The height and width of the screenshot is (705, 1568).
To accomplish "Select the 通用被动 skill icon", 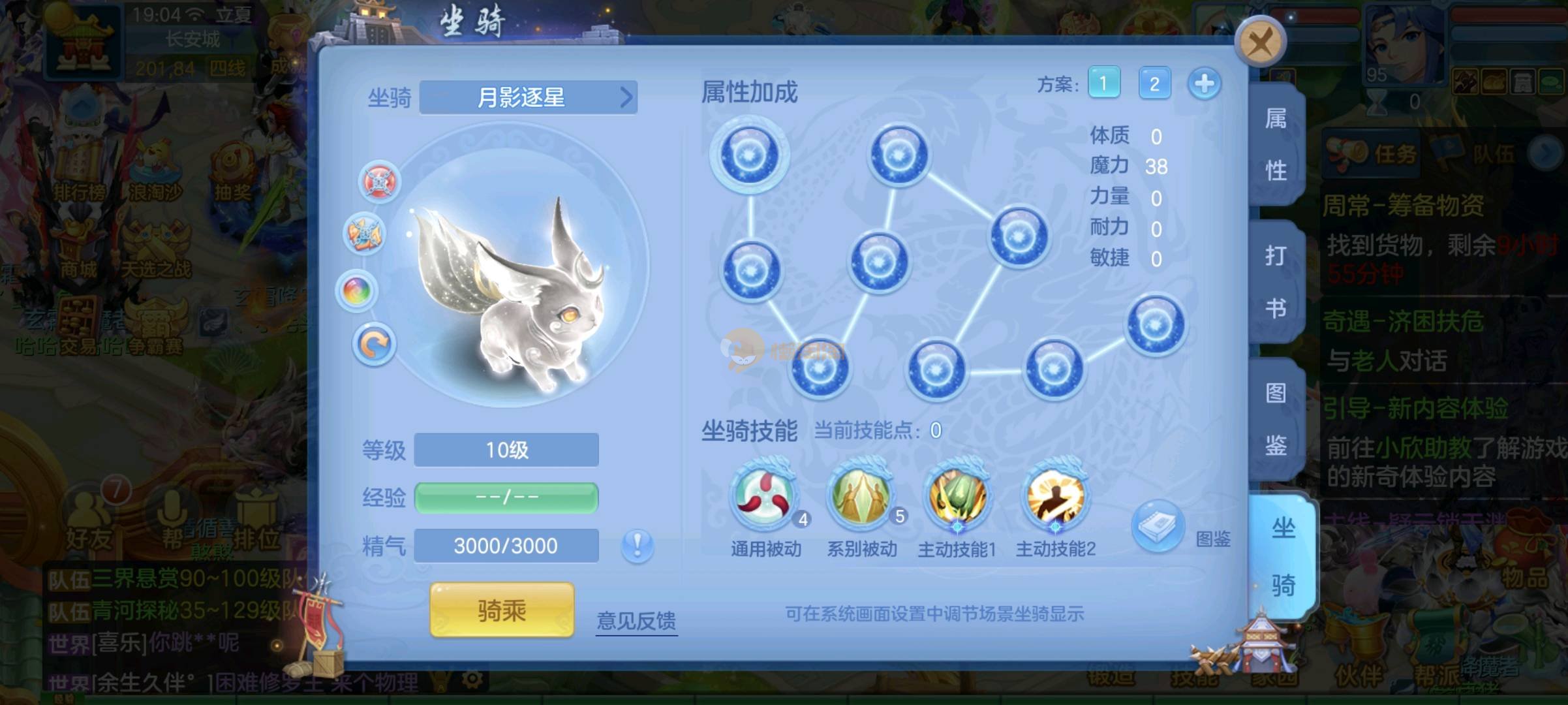I will pos(765,496).
